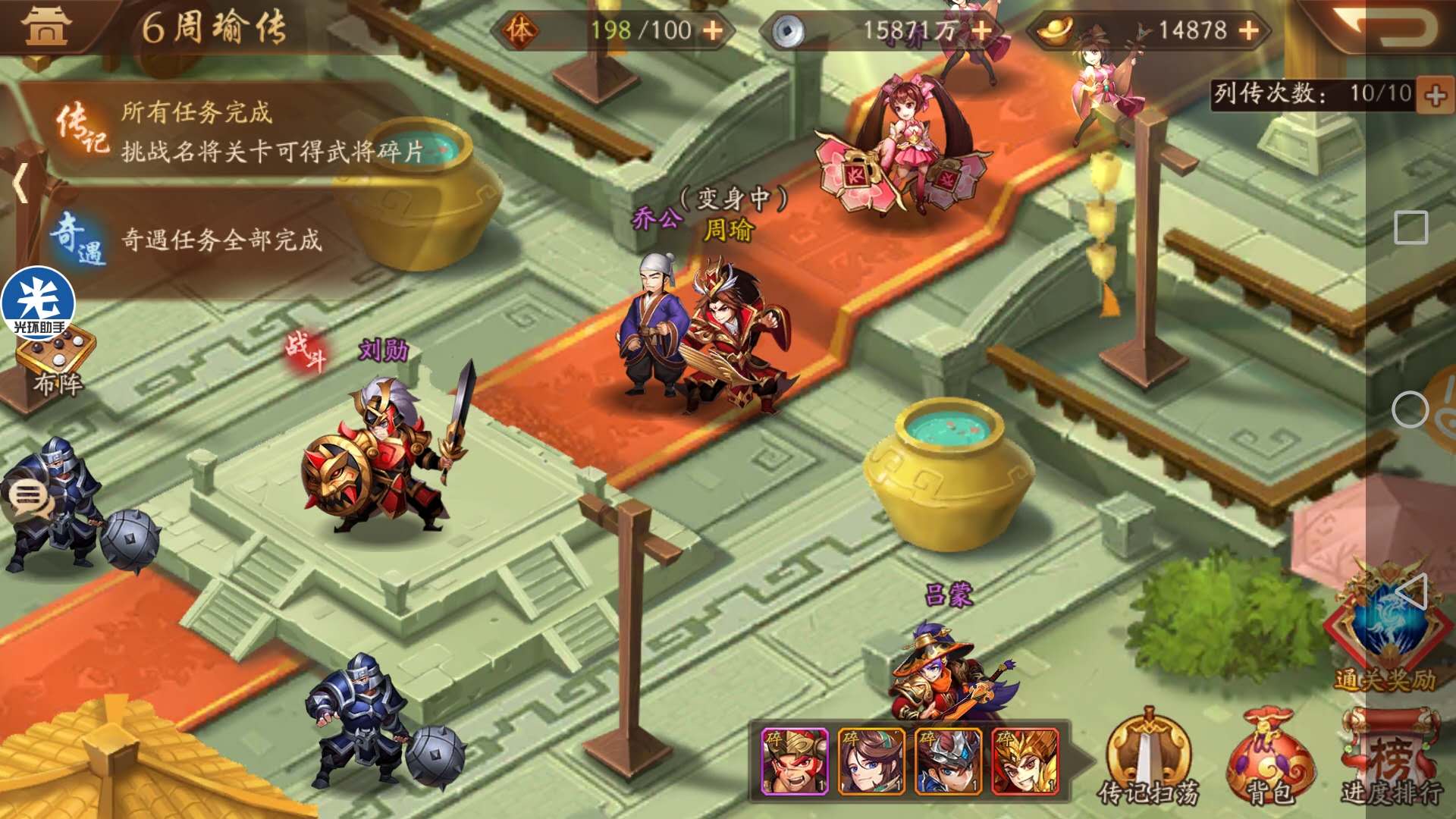Open the 传记 biography quest tracker
The width and height of the screenshot is (1456, 819).
(x=227, y=130)
